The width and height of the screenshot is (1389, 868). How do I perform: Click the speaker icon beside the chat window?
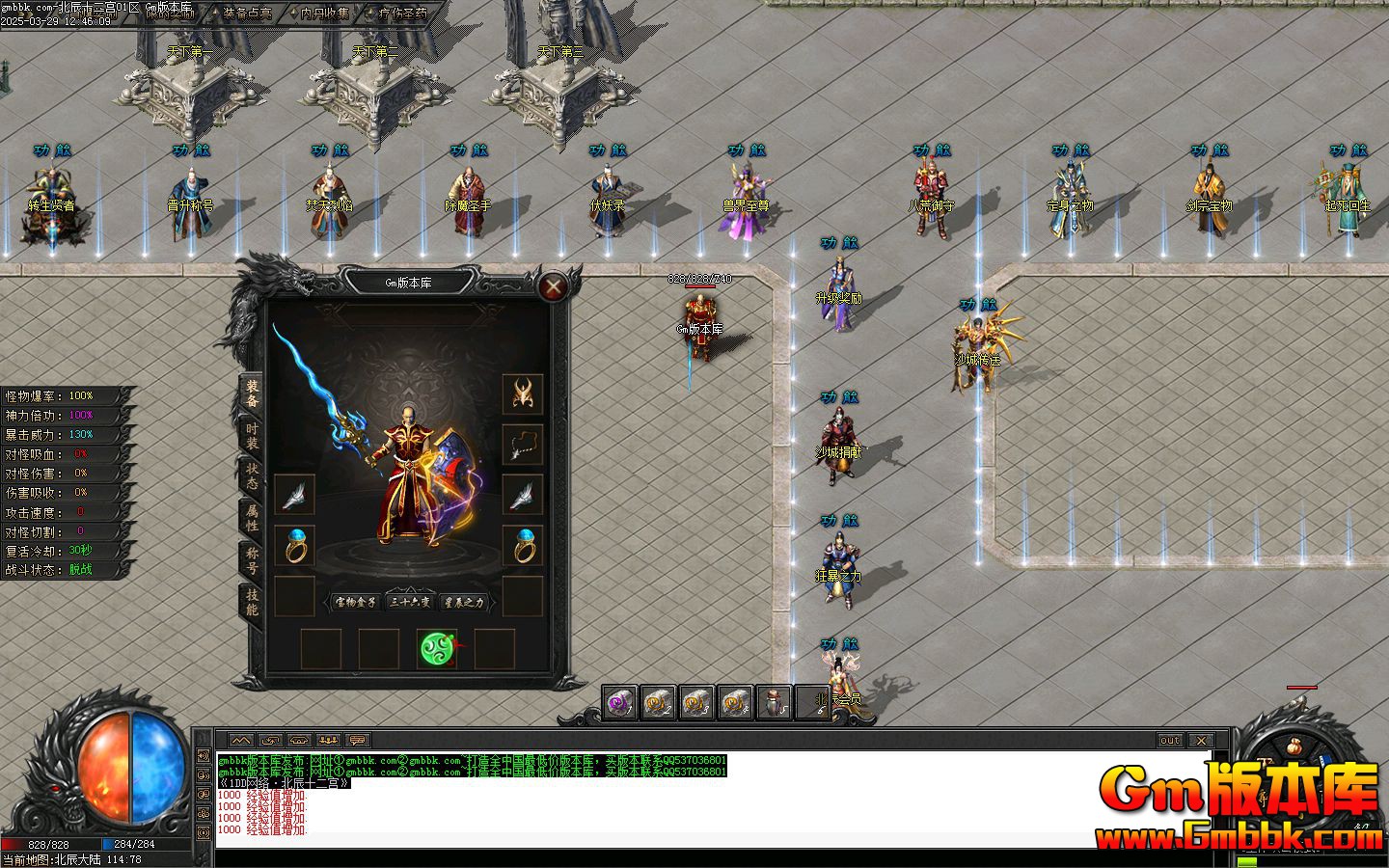tap(204, 757)
